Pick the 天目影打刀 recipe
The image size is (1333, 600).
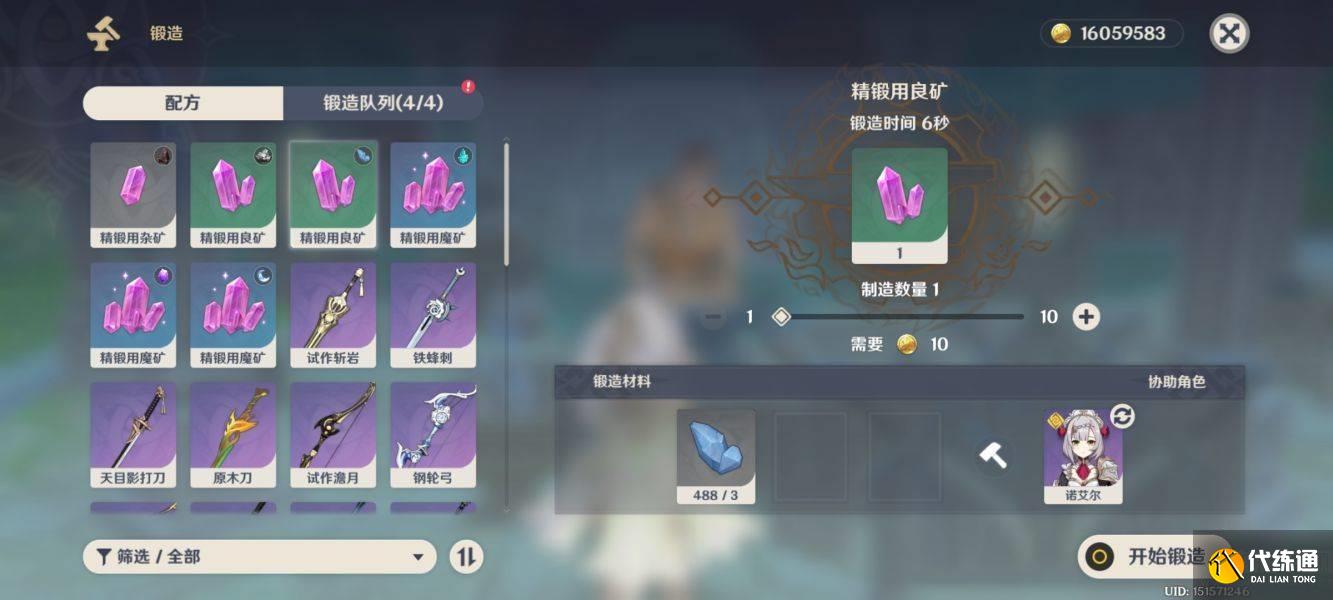point(133,434)
